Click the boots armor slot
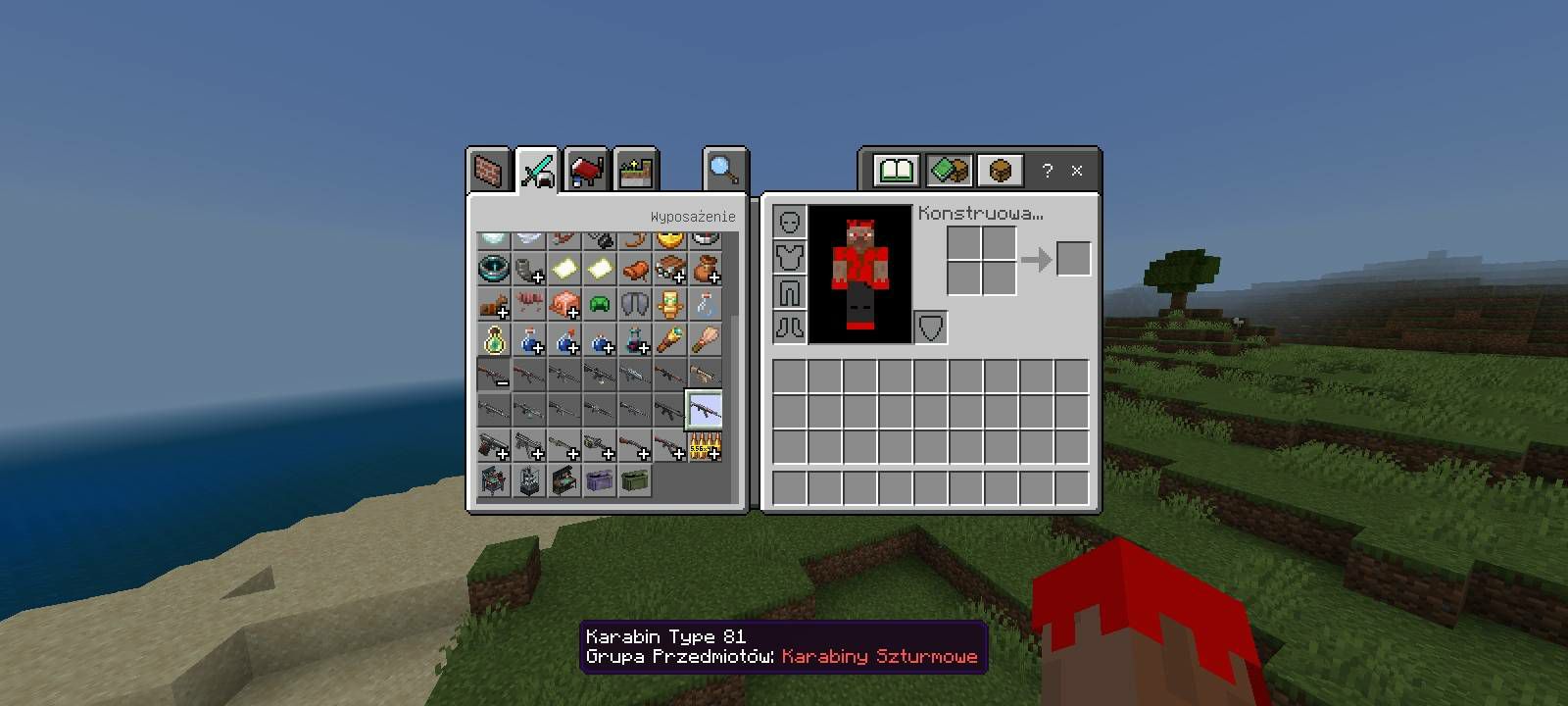1568x706 pixels. [789, 327]
